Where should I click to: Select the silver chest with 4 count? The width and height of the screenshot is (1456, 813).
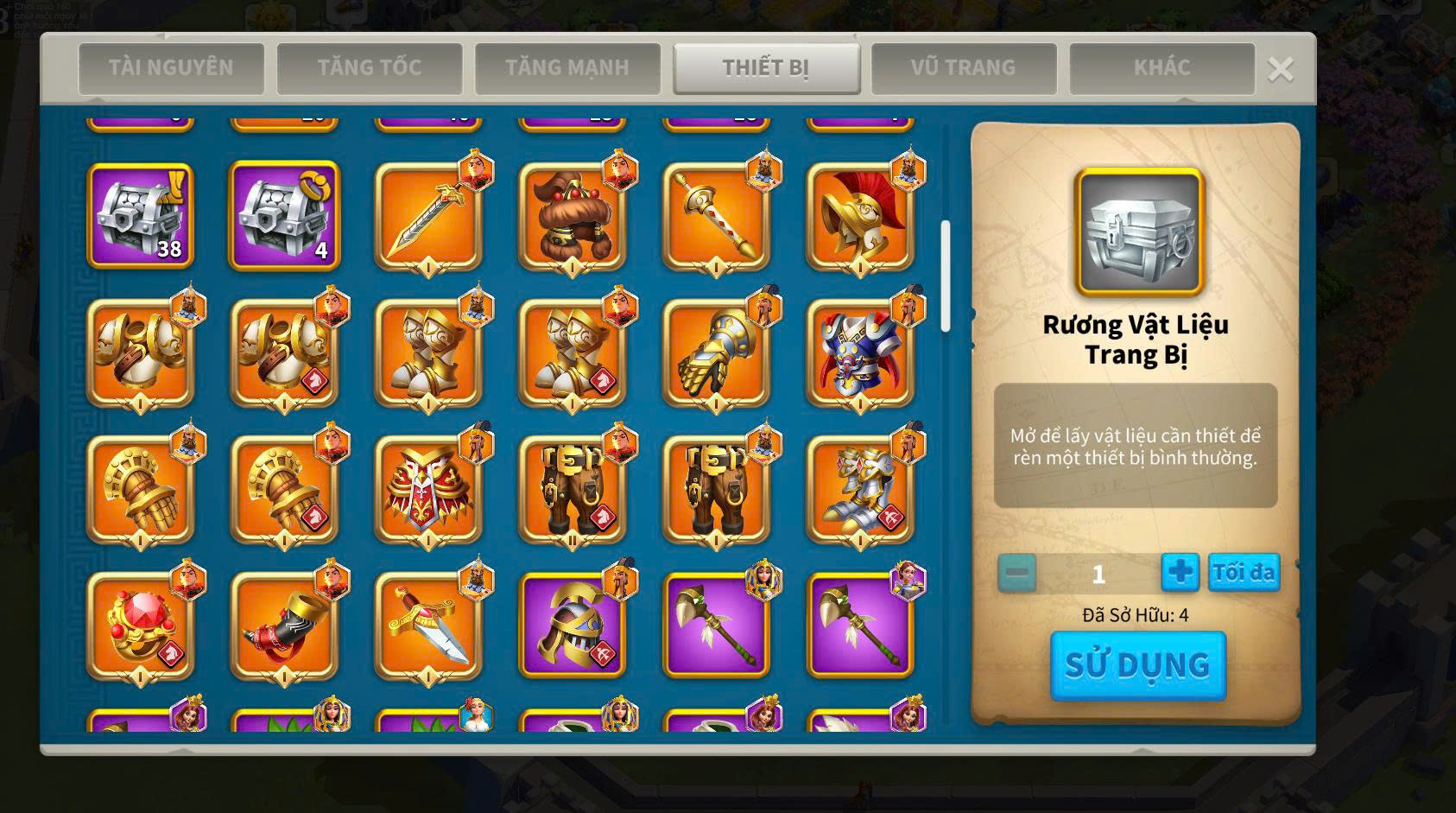(x=284, y=216)
